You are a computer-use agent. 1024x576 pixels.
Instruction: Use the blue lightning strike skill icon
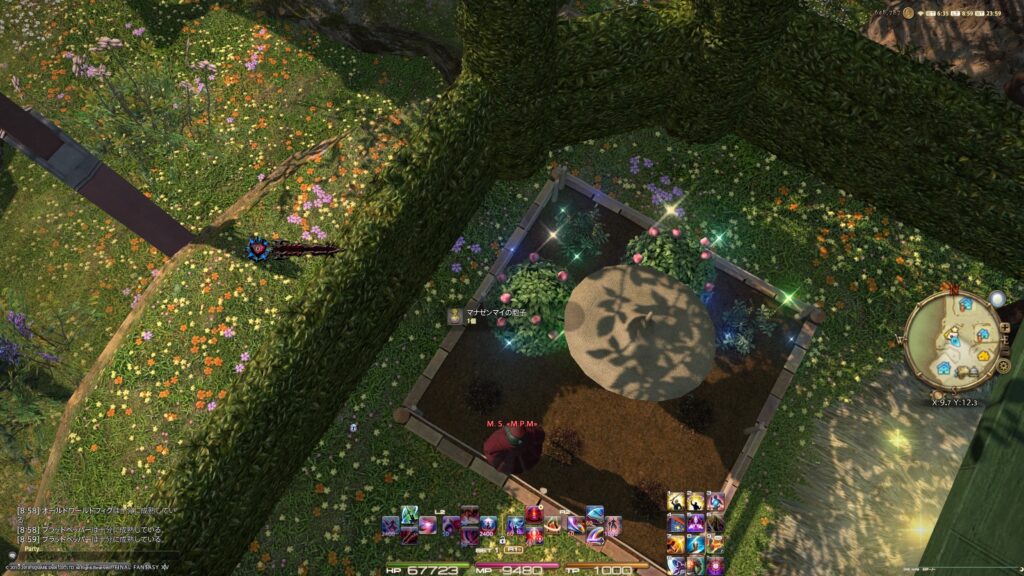coord(696,544)
